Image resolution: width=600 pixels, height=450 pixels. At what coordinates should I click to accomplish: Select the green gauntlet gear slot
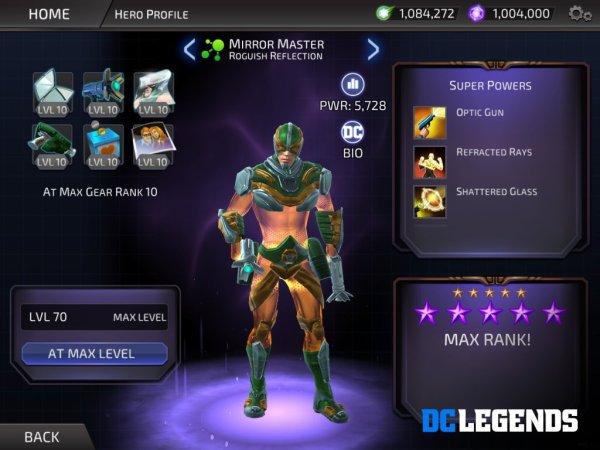[53, 144]
